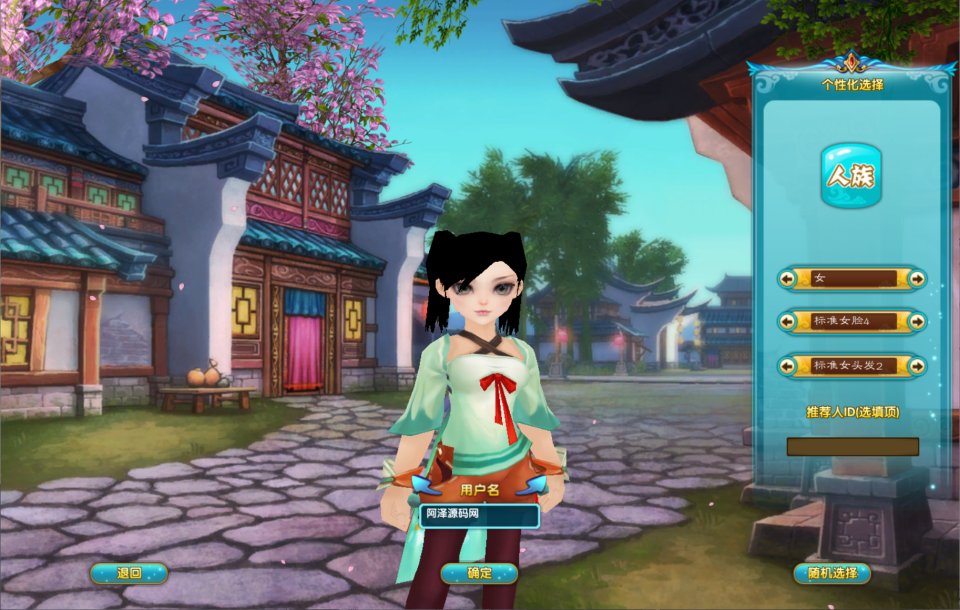Confirm character with 确定 button
The height and width of the screenshot is (610, 960).
click(479, 573)
